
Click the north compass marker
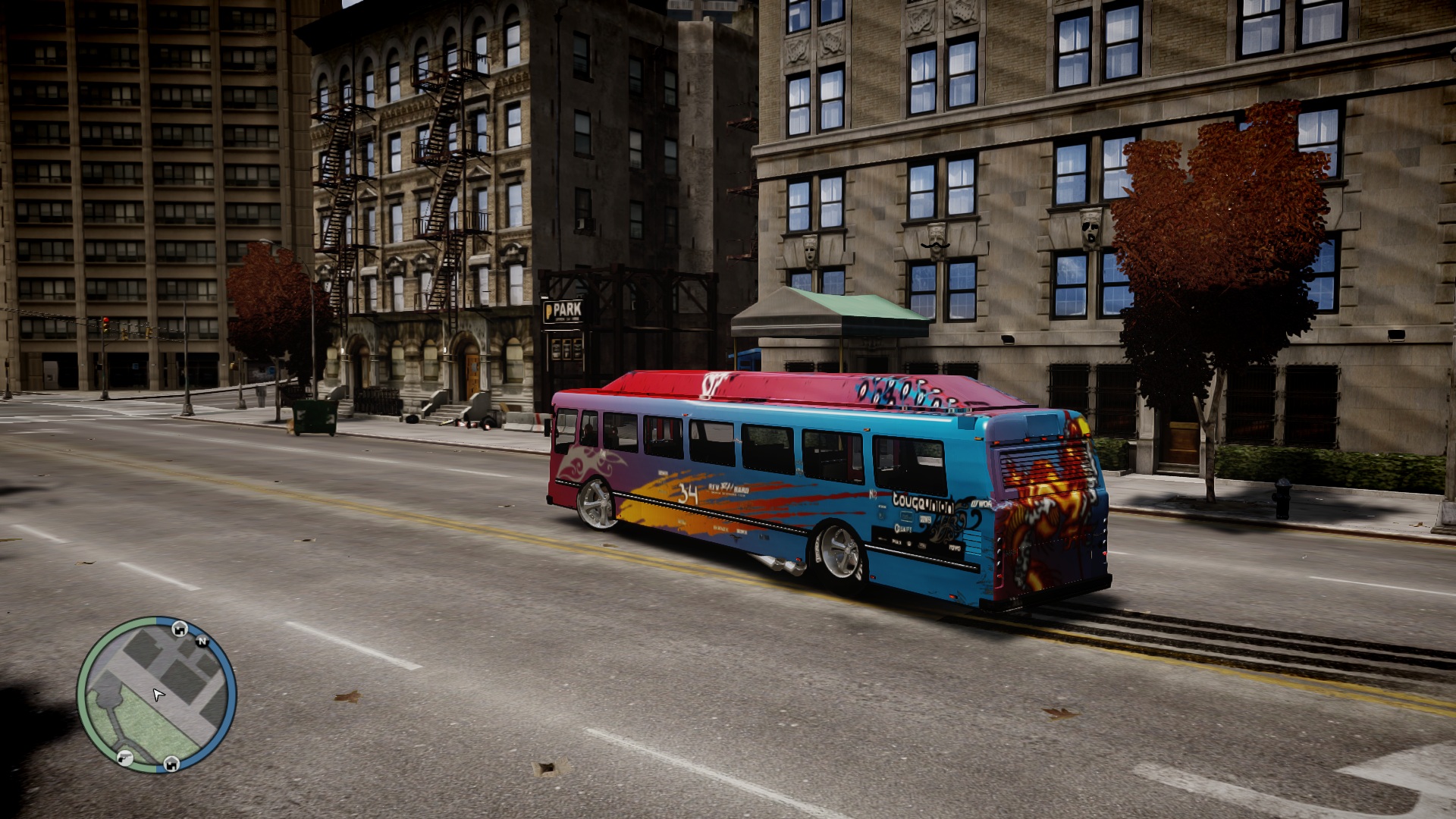pos(202,642)
